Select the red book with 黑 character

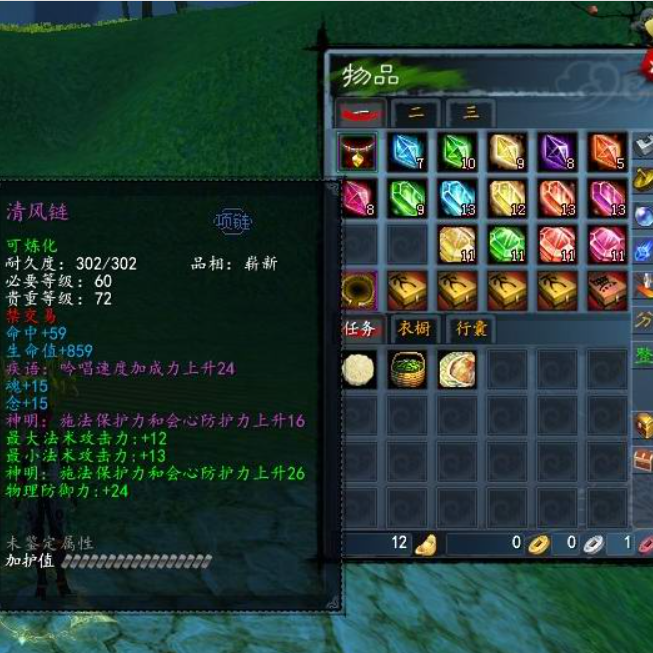606,288
